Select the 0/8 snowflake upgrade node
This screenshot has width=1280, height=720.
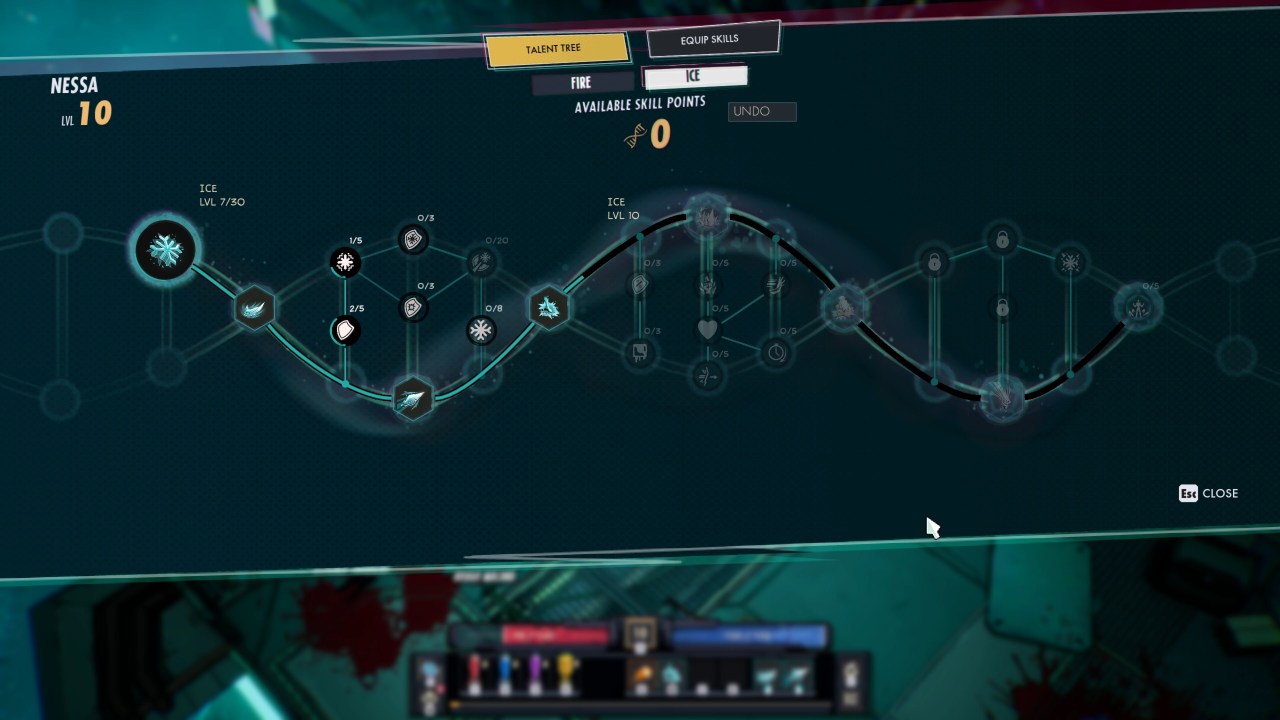482,330
